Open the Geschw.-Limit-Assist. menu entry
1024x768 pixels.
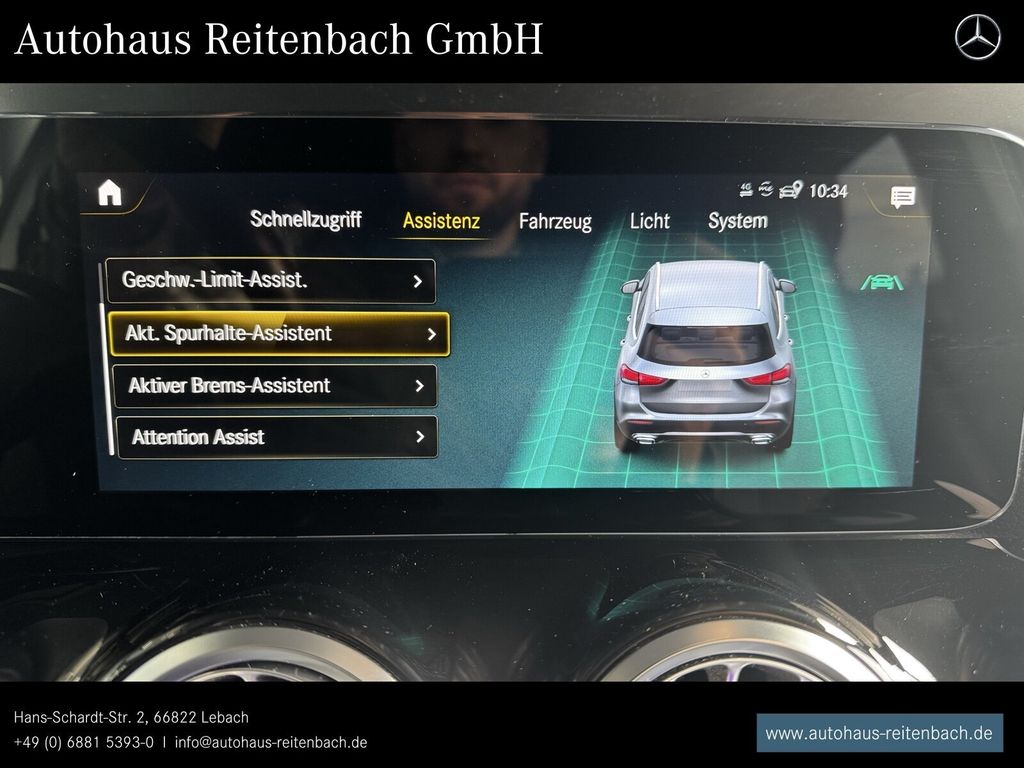tap(271, 281)
